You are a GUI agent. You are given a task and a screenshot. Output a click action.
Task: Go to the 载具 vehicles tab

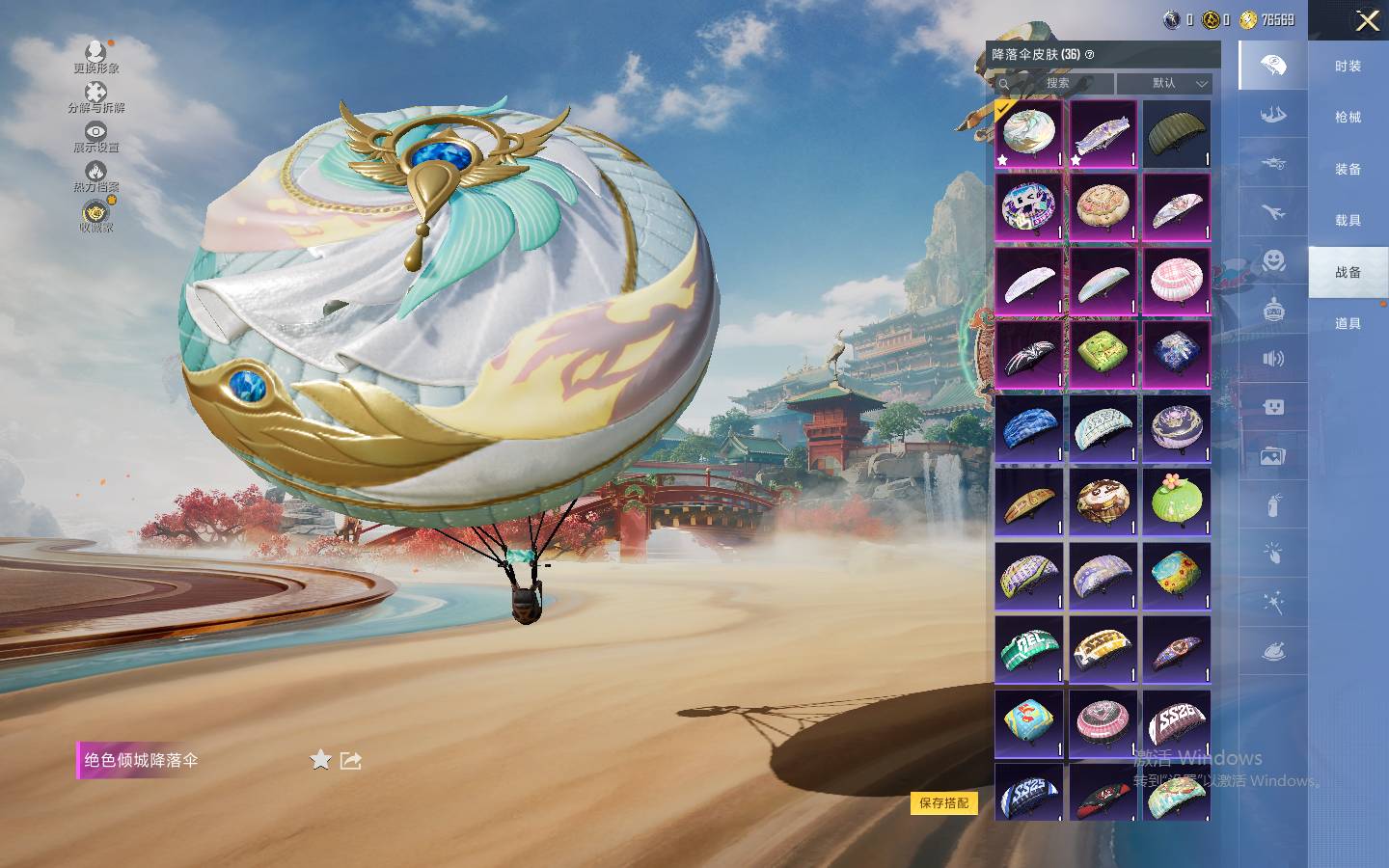[x=1348, y=221]
